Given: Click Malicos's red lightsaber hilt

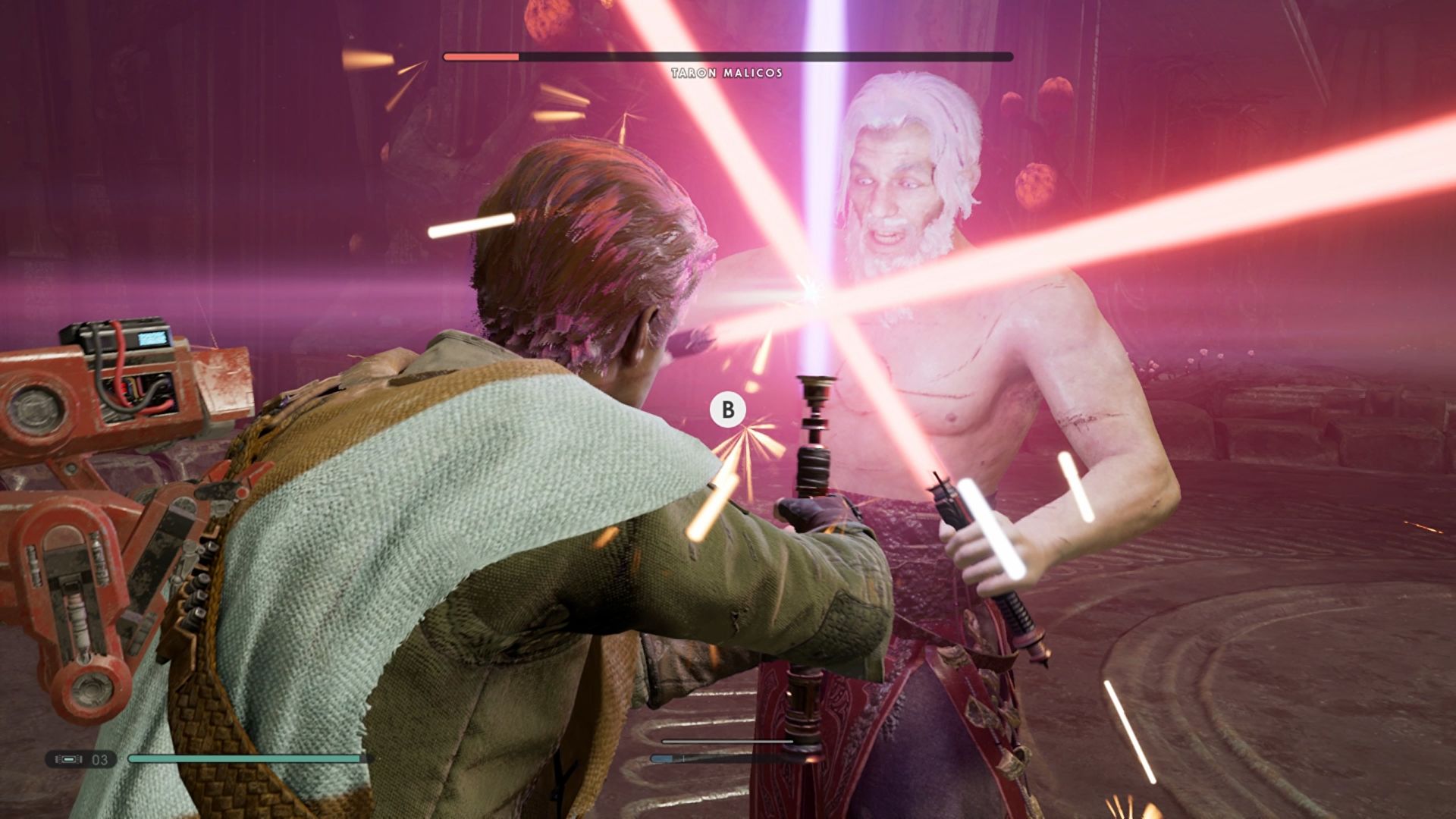Looking at the screenshot, I should click(1016, 622).
